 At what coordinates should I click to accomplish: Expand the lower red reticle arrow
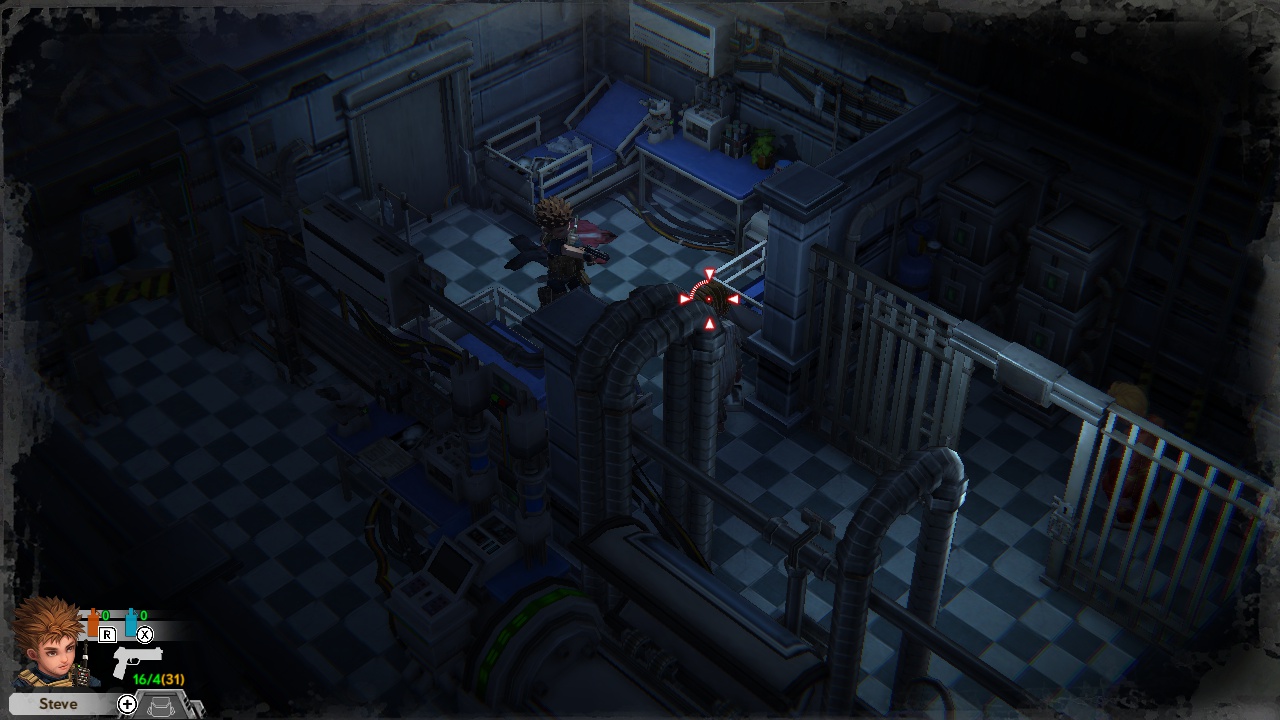[x=710, y=323]
